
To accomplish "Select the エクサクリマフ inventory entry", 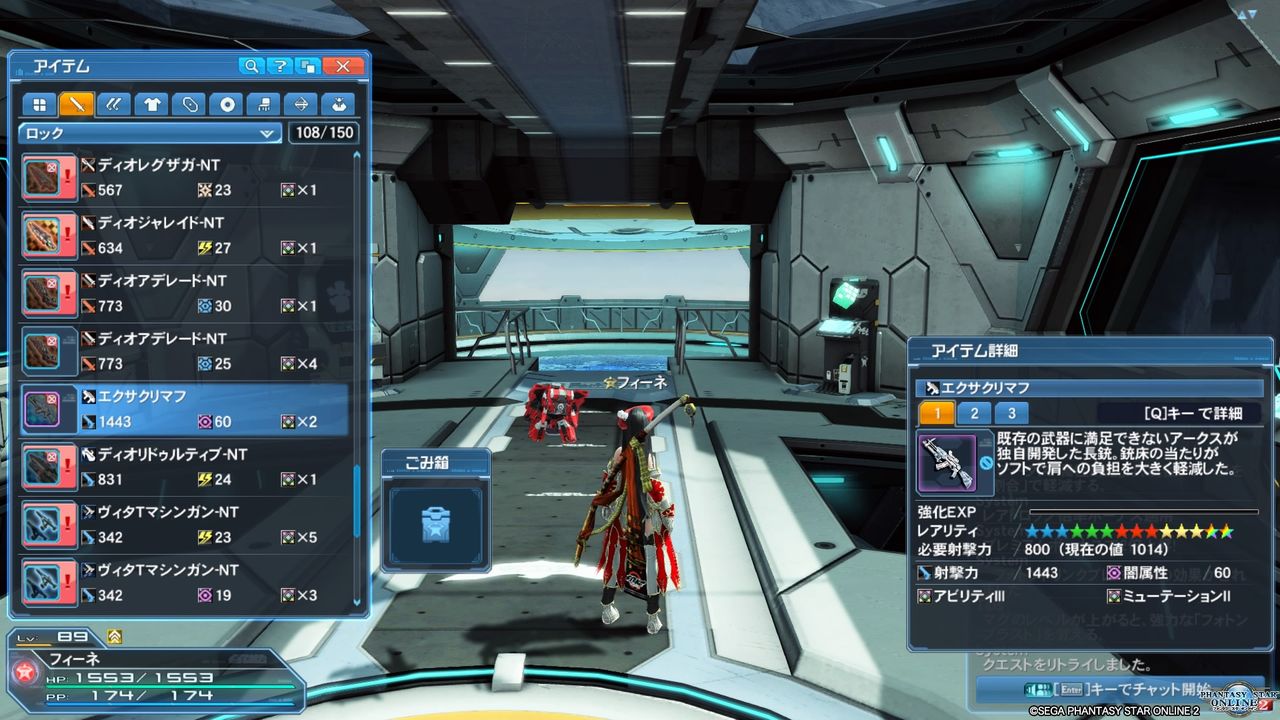I will [200, 407].
